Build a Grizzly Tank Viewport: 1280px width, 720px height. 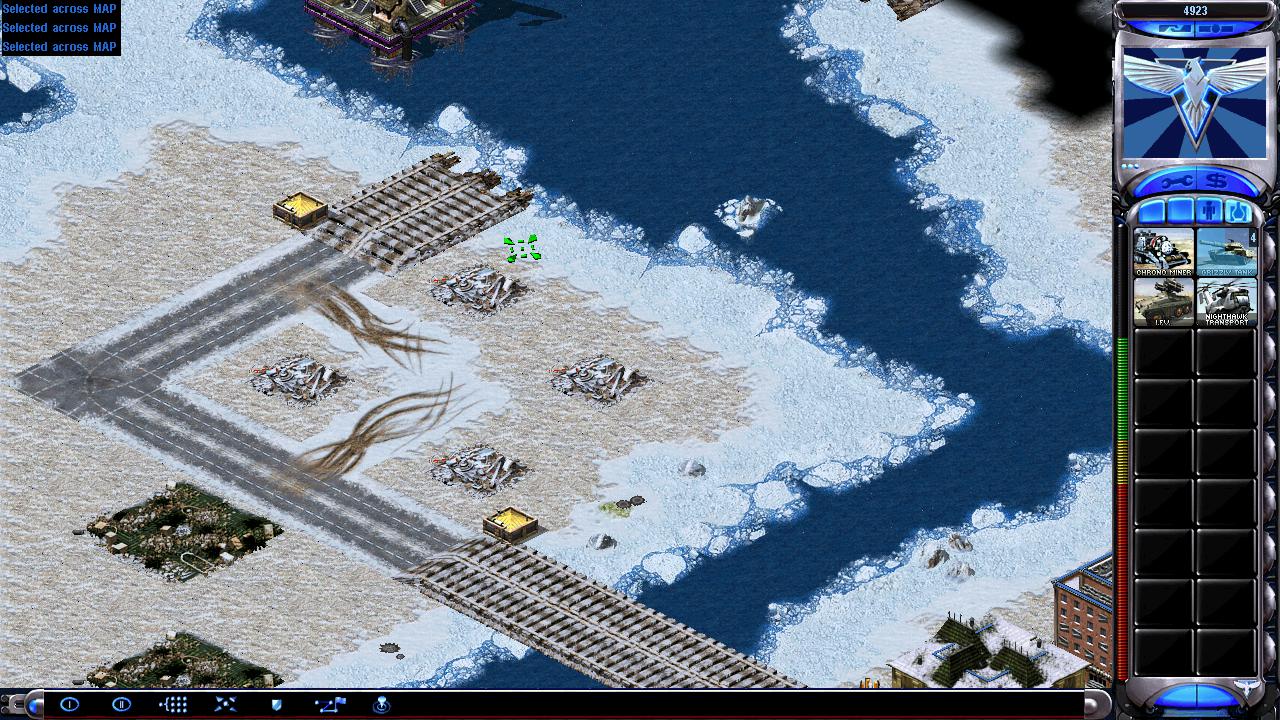[1226, 252]
